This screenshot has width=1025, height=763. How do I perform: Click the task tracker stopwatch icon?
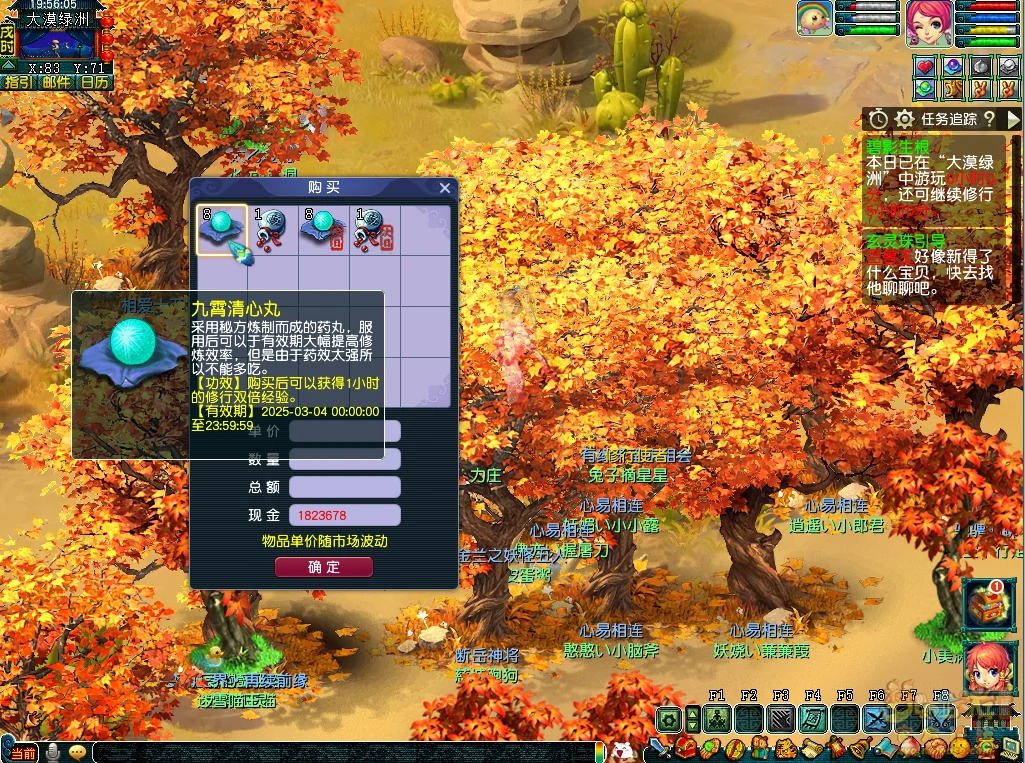tap(878, 119)
